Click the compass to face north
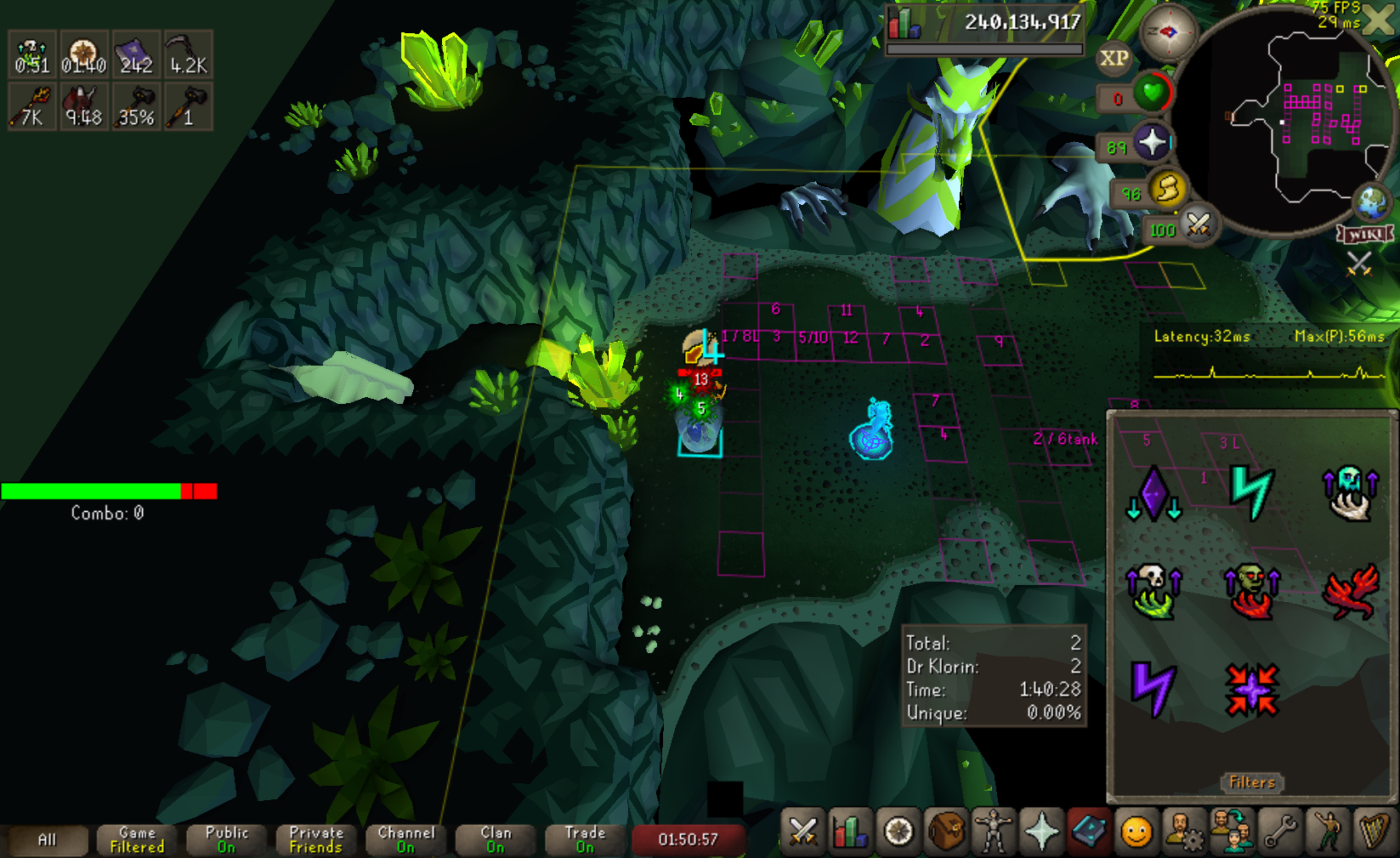Image resolution: width=1400 pixels, height=858 pixels. [x=1168, y=32]
